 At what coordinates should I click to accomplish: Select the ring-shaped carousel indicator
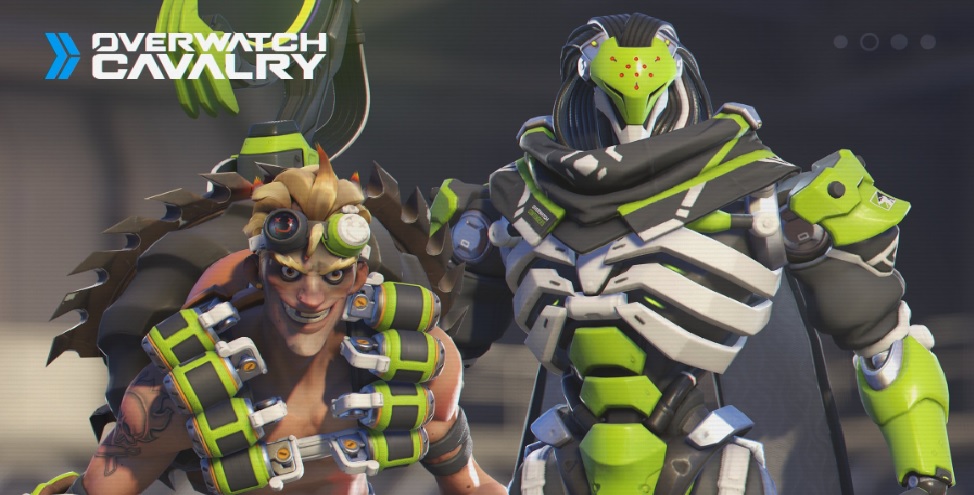(x=870, y=42)
